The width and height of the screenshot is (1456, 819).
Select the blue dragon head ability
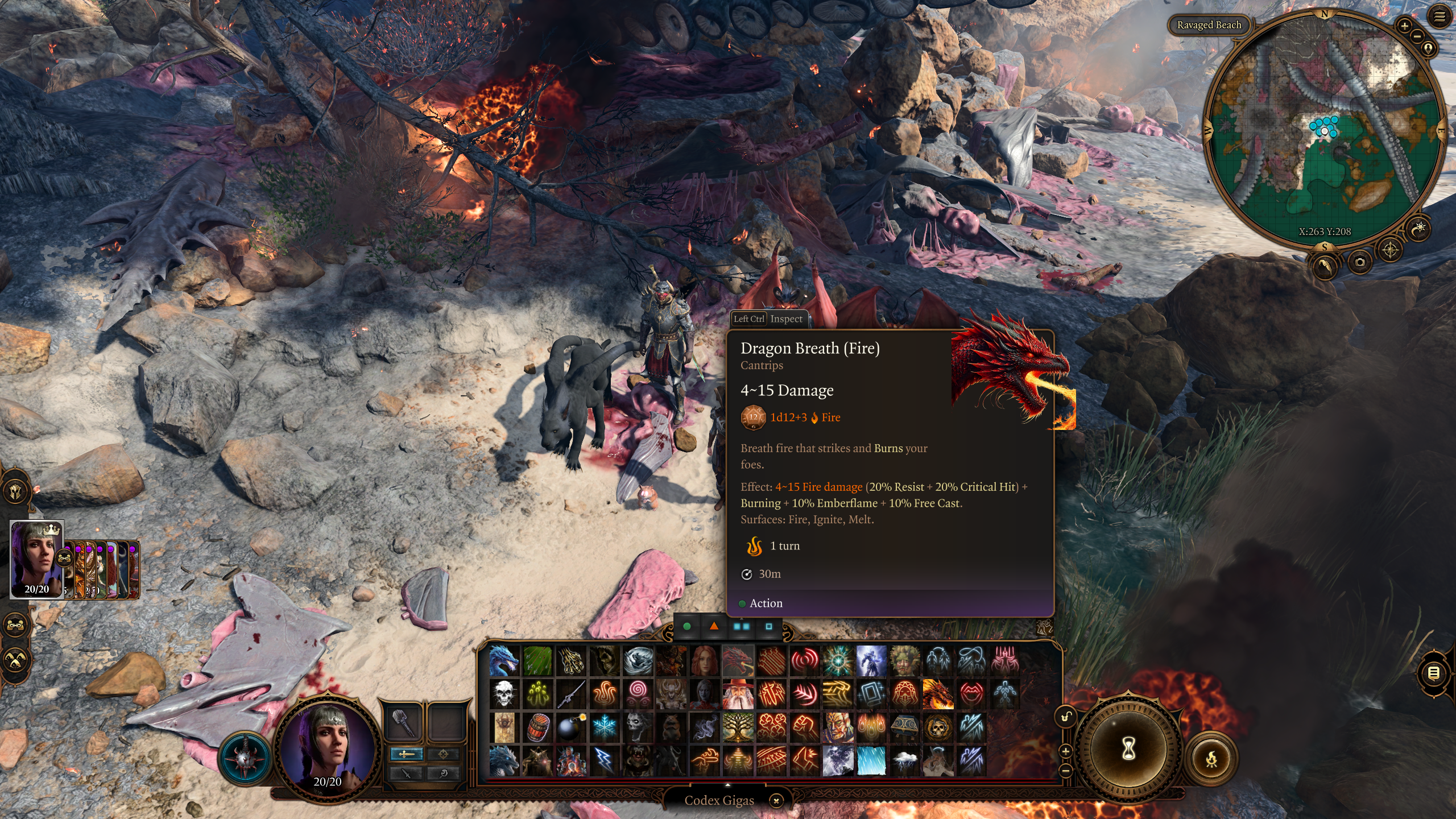tap(504, 661)
